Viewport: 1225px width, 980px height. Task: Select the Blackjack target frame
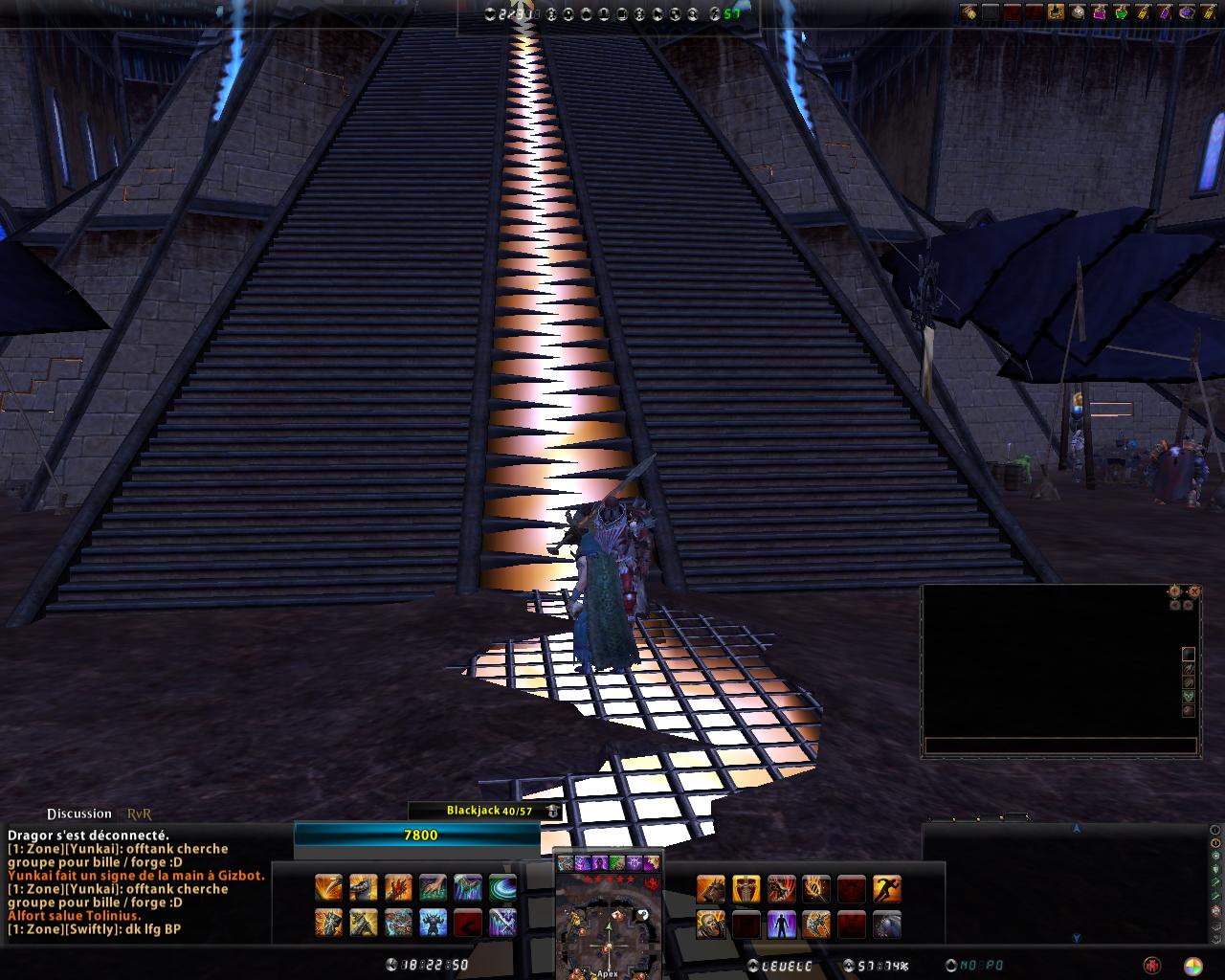pos(486,811)
